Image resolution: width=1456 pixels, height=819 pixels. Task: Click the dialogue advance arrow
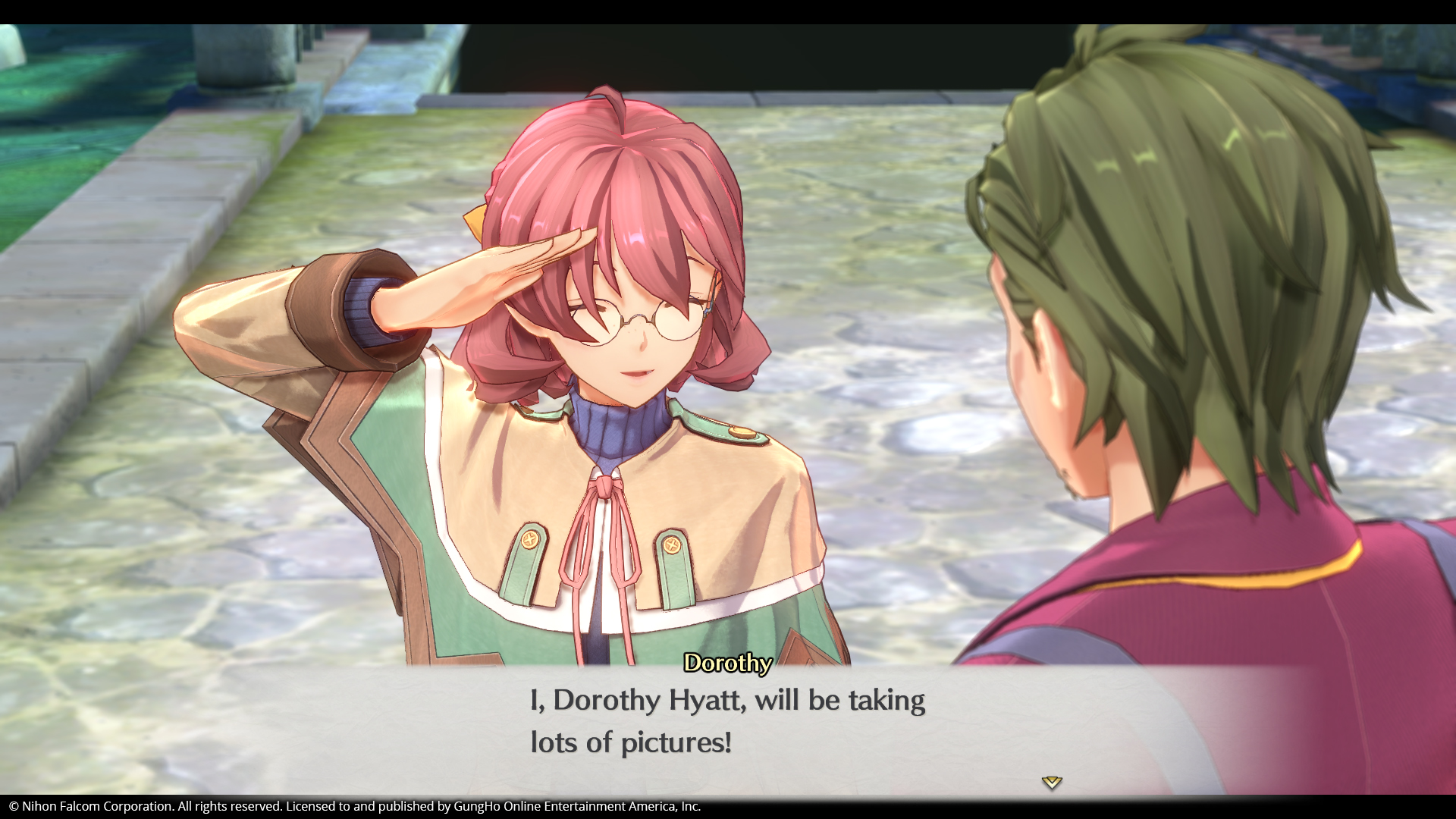click(1051, 782)
